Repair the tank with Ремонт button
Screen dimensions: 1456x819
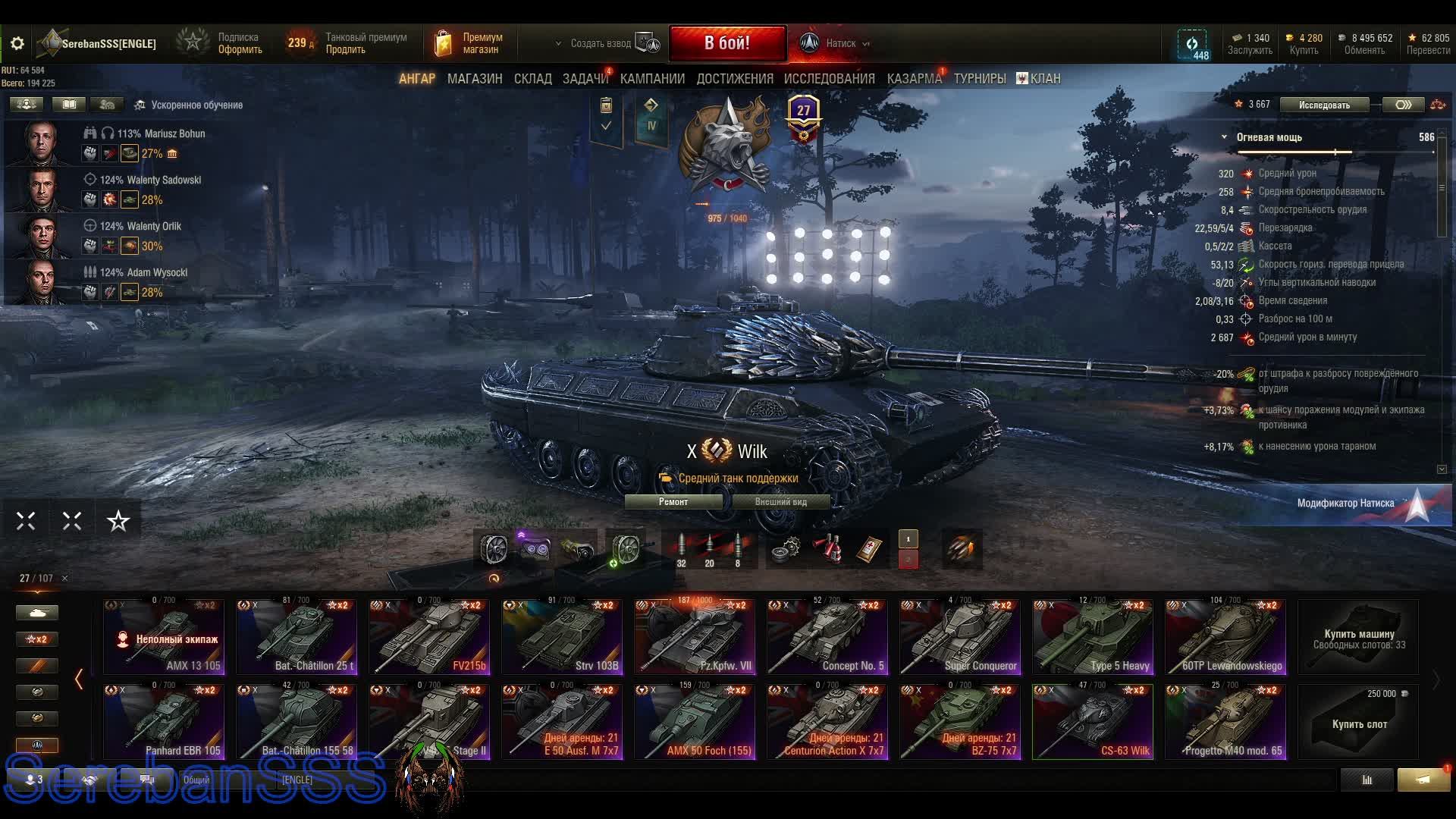click(673, 502)
